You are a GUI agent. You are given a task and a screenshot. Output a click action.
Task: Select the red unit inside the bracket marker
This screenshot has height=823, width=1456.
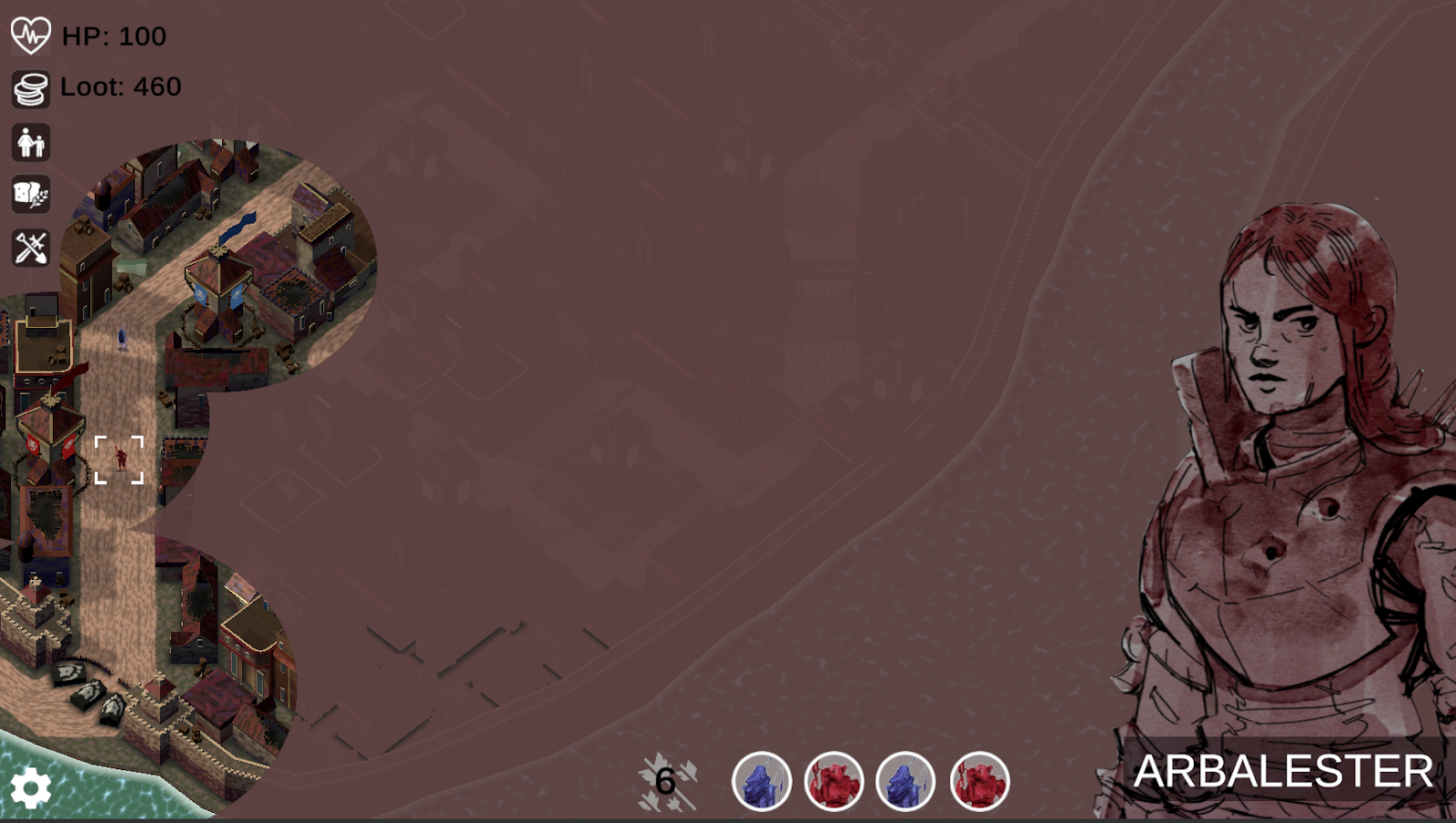pyautogui.click(x=120, y=459)
